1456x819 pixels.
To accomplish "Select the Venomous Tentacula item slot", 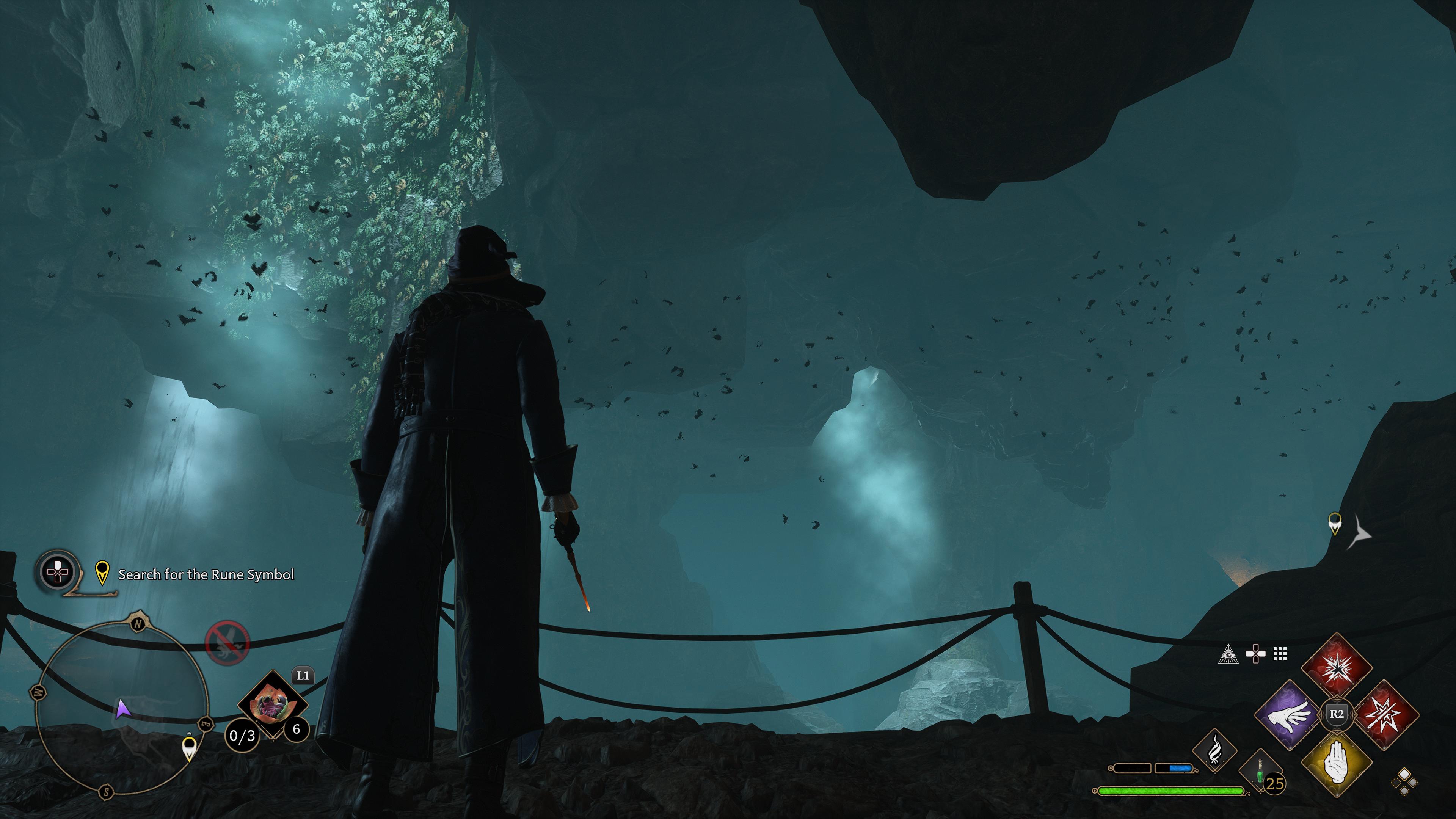I will [273, 704].
